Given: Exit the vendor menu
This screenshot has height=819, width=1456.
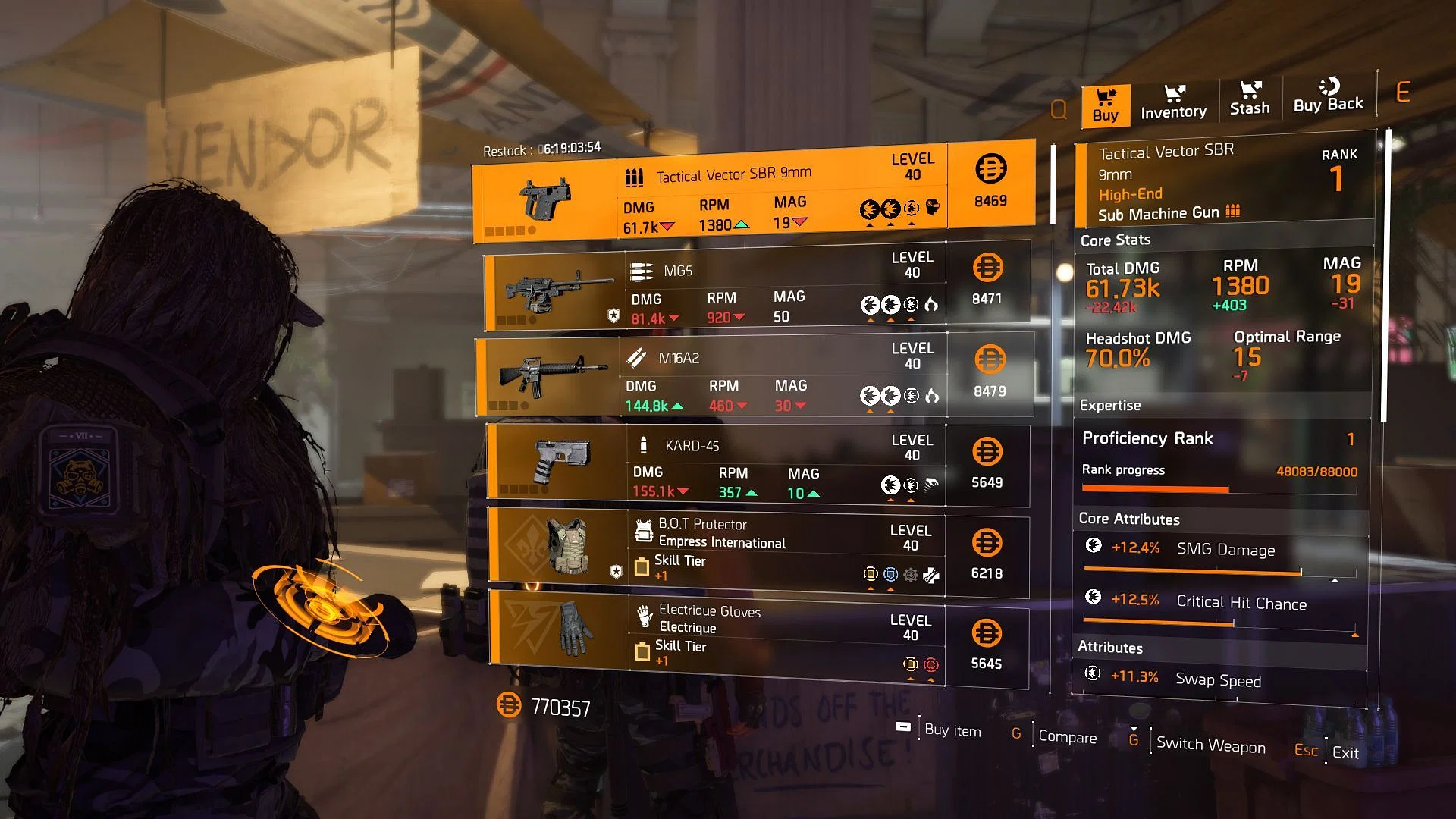Looking at the screenshot, I should [1345, 753].
